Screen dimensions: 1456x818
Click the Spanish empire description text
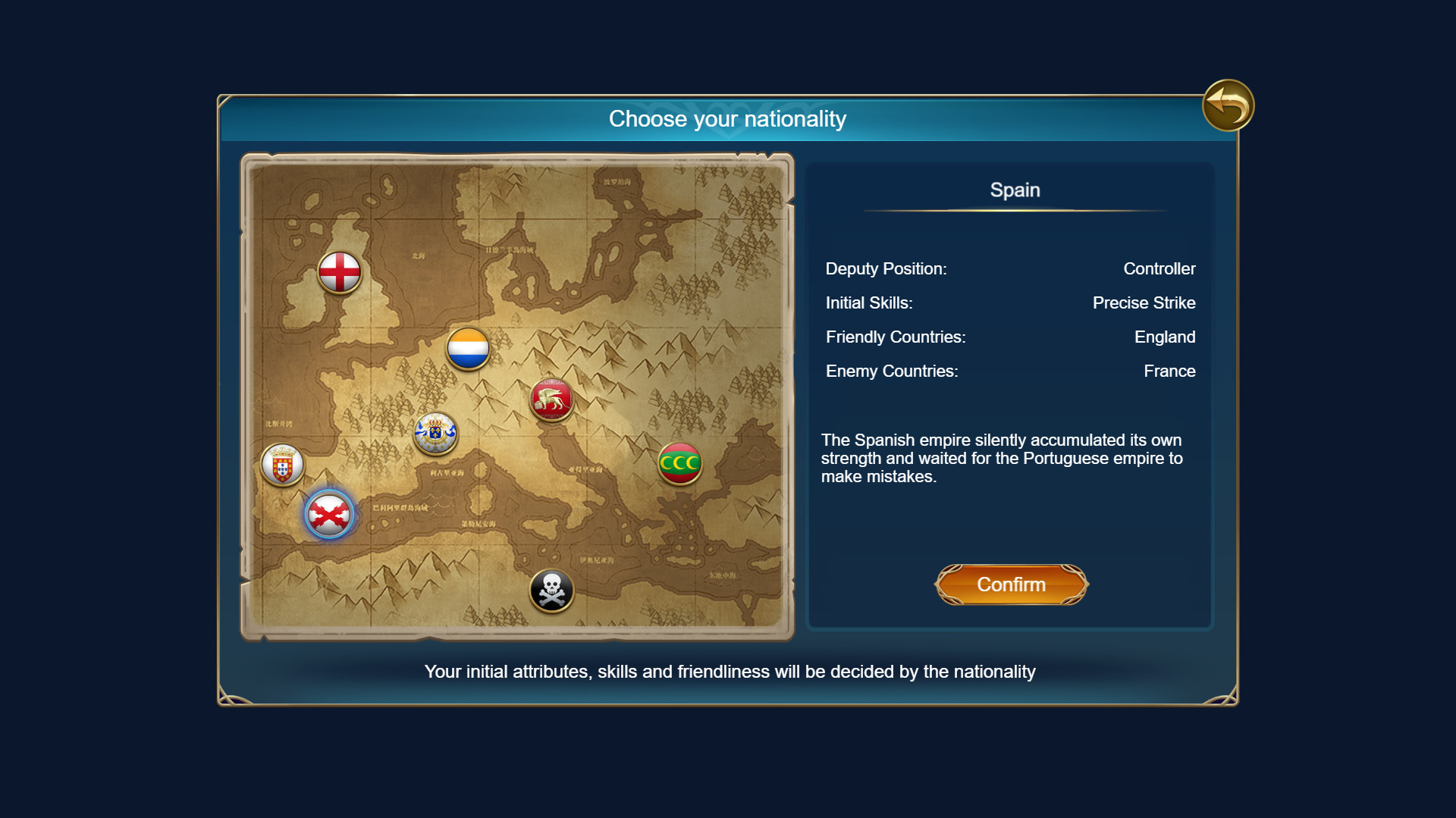(x=1000, y=458)
